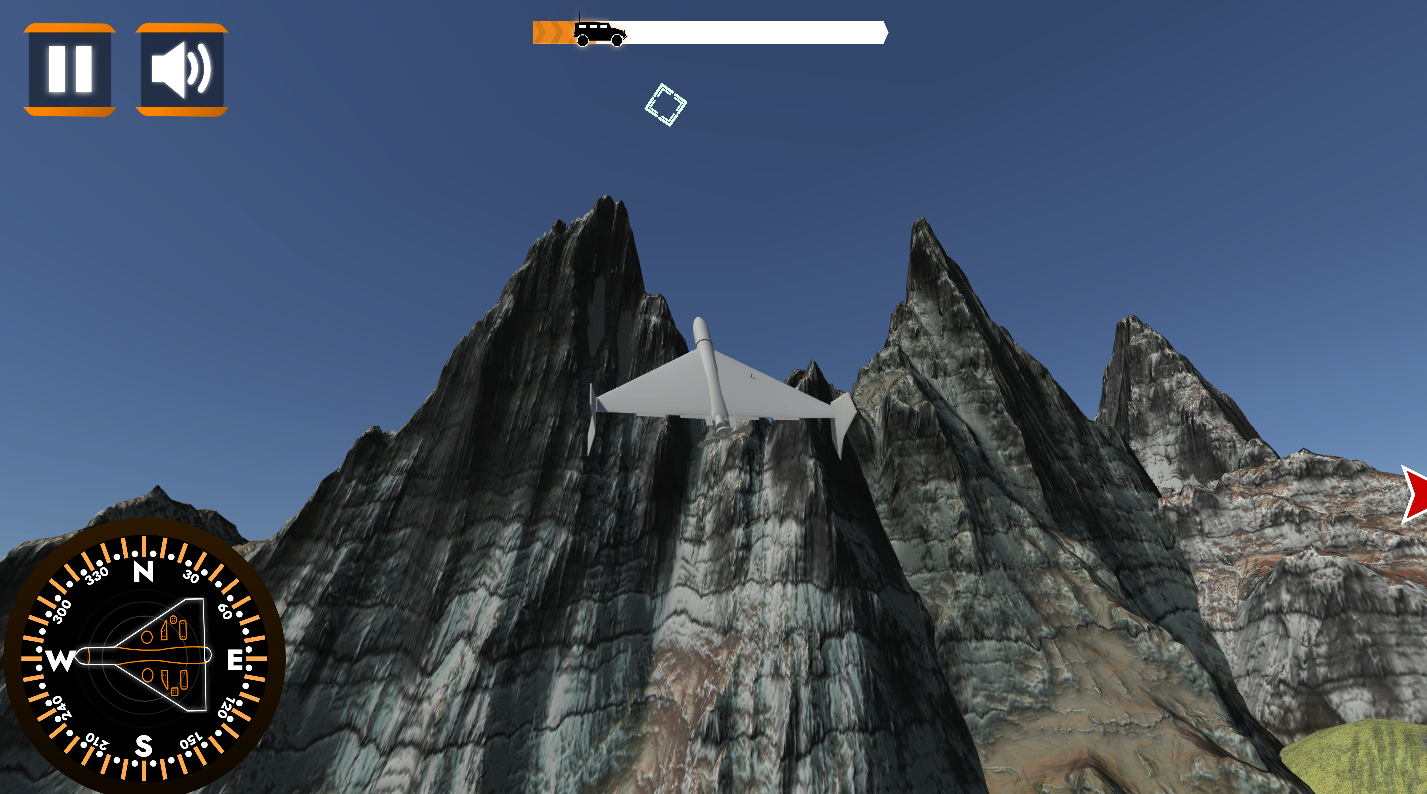Click the orange chevron fill of the mission bar
Image resolution: width=1427 pixels, height=794 pixels.
(550, 33)
